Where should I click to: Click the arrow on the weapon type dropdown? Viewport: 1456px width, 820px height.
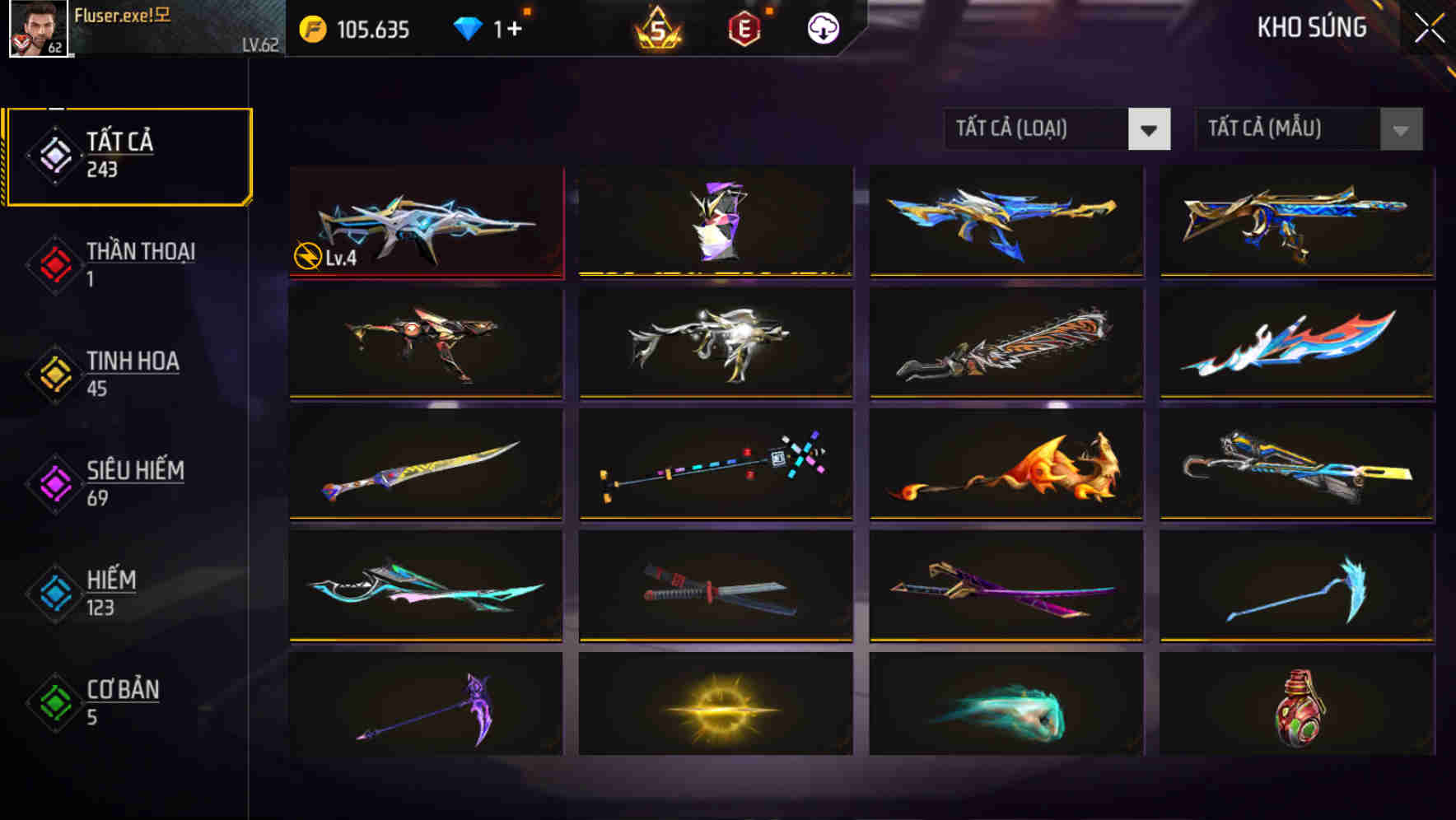(1150, 129)
